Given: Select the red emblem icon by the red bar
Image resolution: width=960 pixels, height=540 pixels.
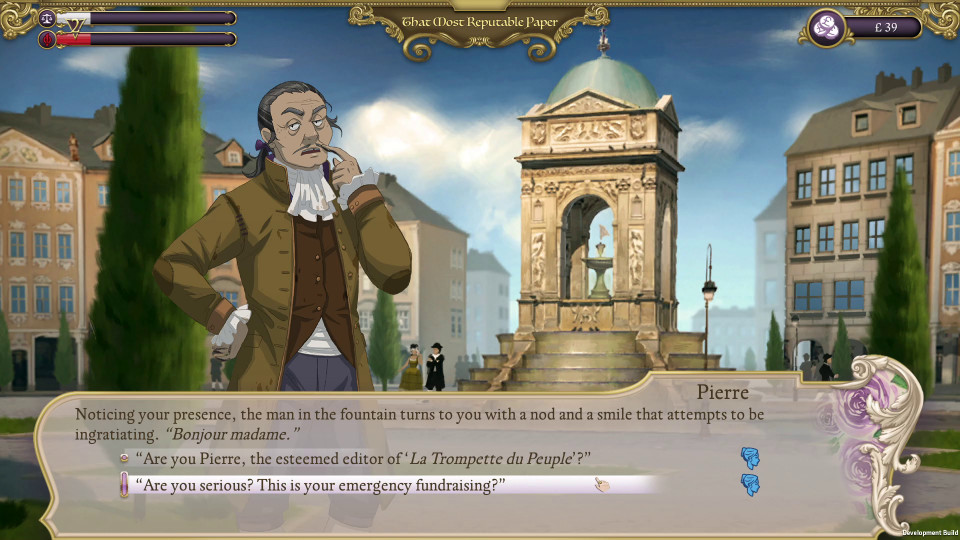Looking at the screenshot, I should point(47,39).
